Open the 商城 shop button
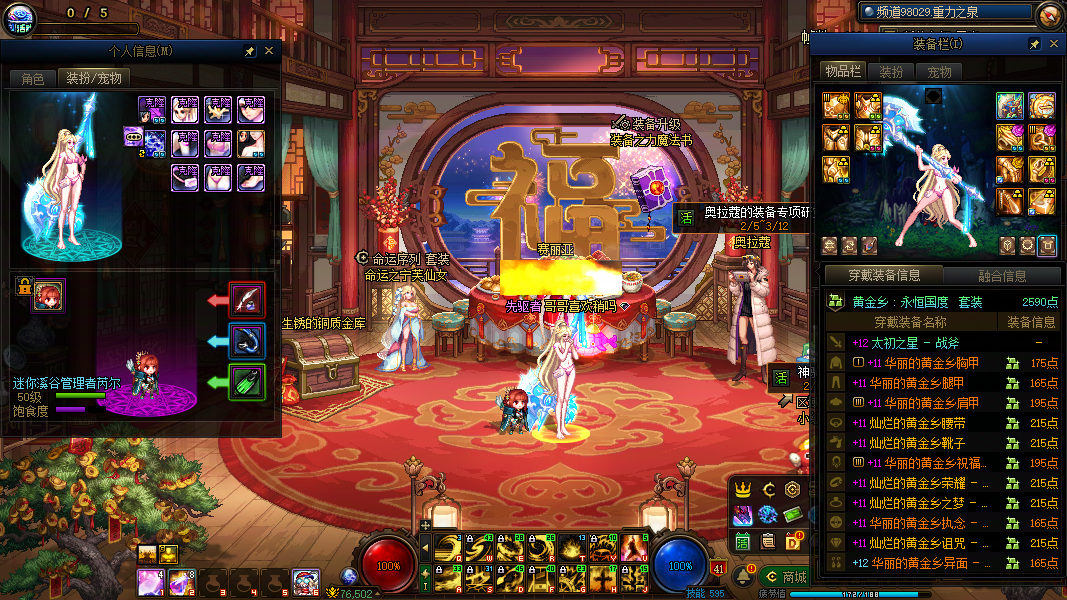The width and height of the screenshot is (1067, 600). [x=784, y=577]
